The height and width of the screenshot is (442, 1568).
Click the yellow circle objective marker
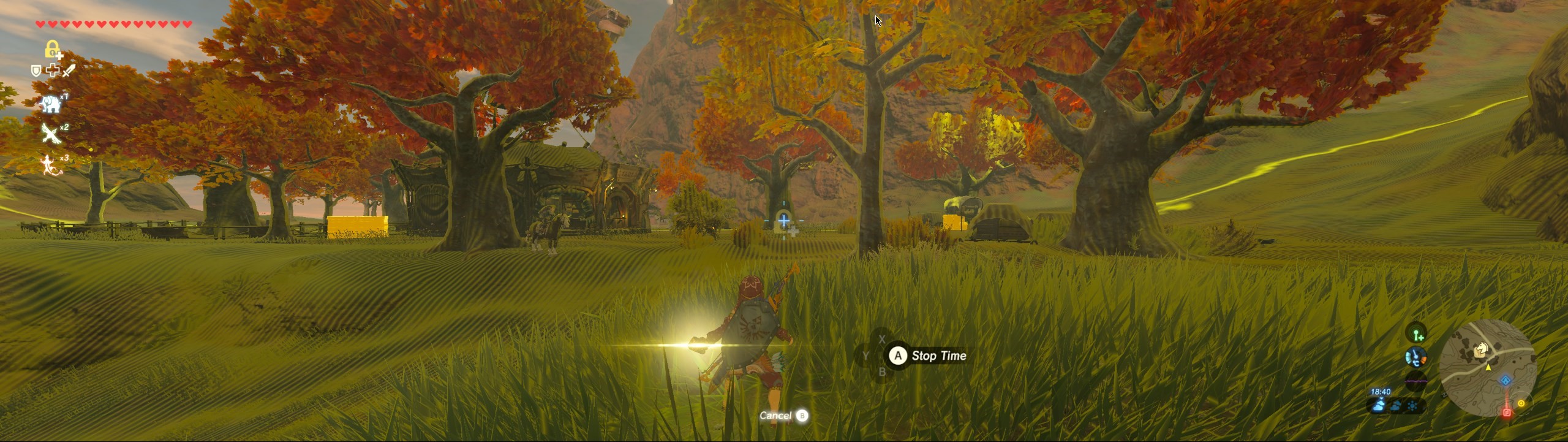(x=1521, y=403)
